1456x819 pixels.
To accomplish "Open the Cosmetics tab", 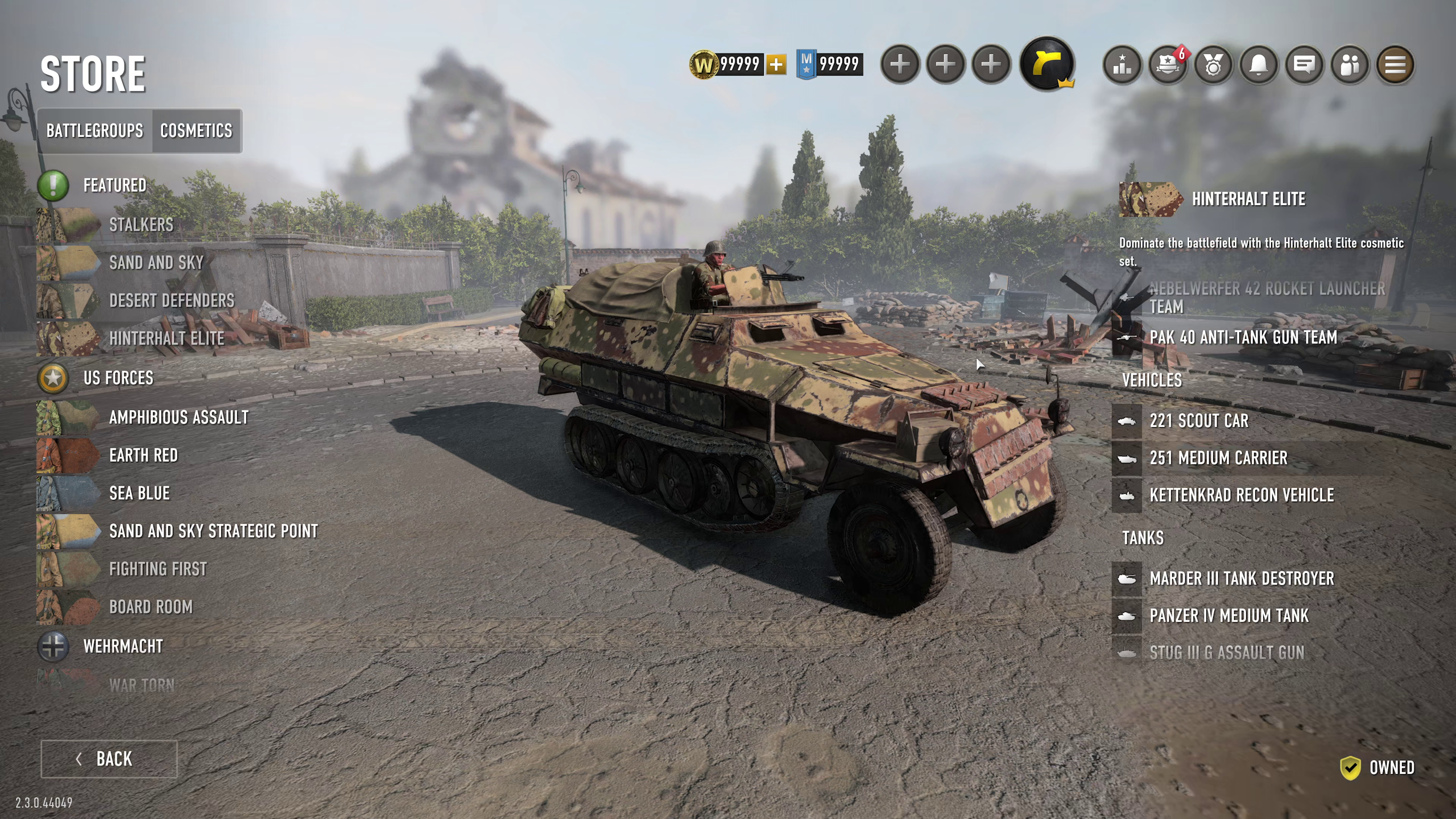I will click(196, 131).
